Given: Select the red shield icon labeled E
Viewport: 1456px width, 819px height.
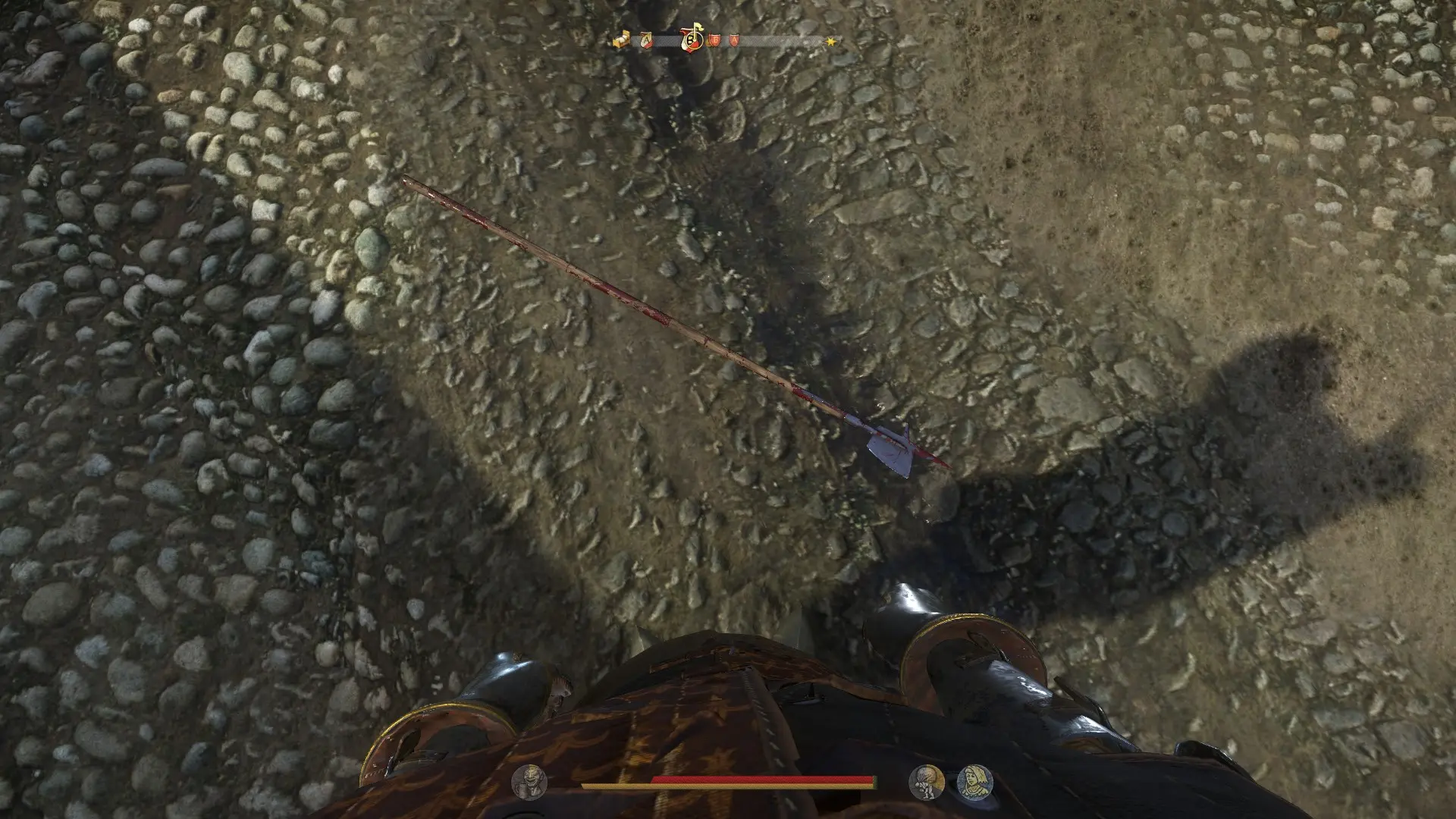Looking at the screenshot, I should pyautogui.click(x=716, y=39).
